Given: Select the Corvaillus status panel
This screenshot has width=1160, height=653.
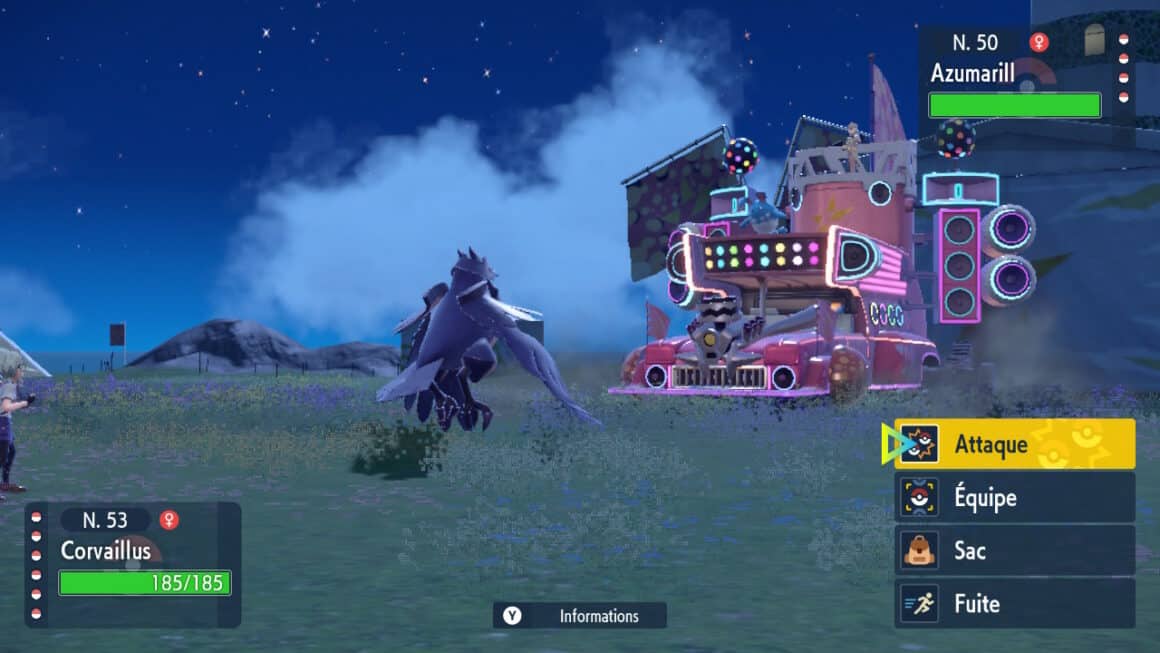Looking at the screenshot, I should [x=133, y=564].
